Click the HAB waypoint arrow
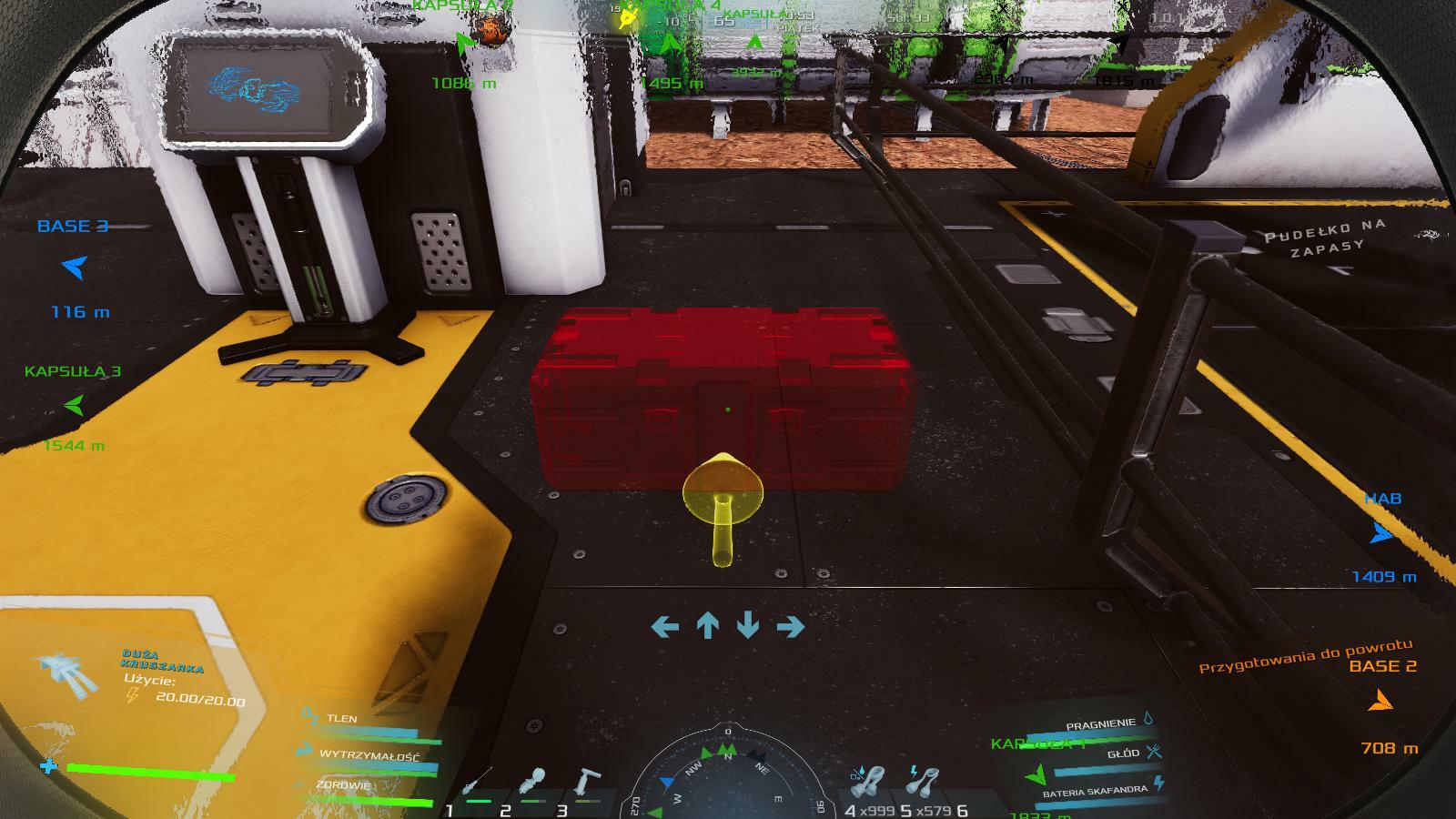This screenshot has width=1456, height=819. click(x=1382, y=533)
